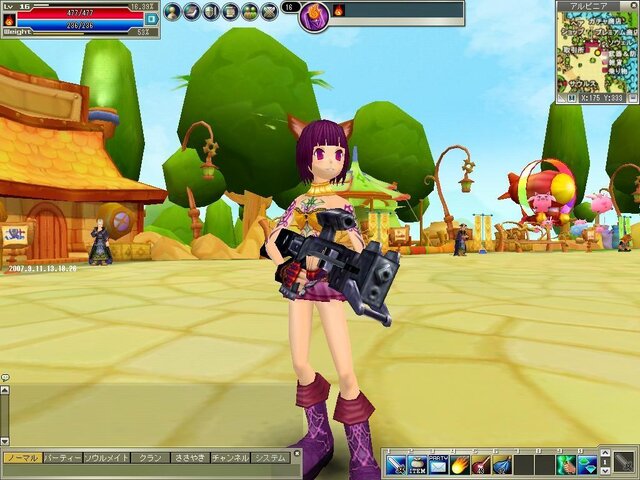Click the green gem hotbar slot
The height and width of the screenshot is (480, 640).
tap(587, 464)
